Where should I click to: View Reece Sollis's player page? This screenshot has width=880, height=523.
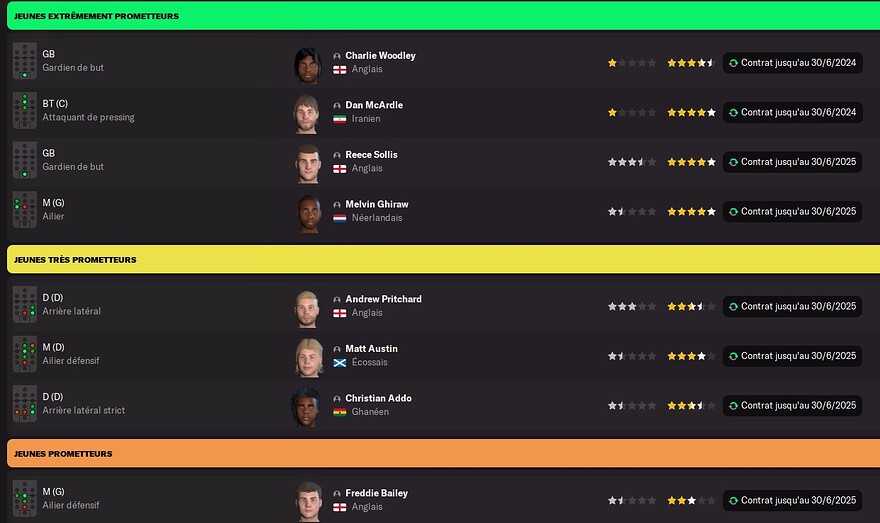pos(371,155)
